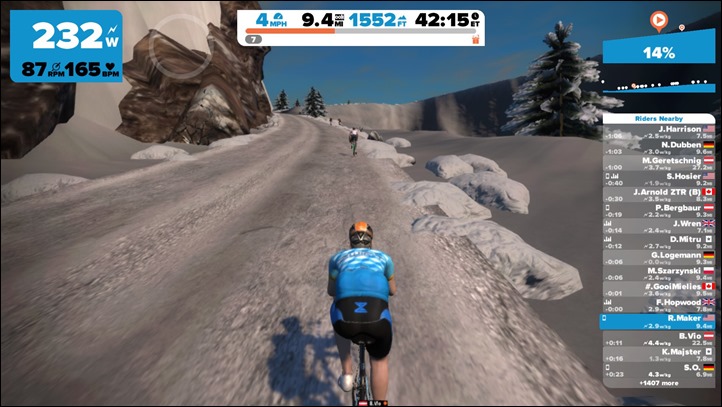This screenshot has width=722, height=407.
Task: Select F.Hopwood rider entry
Action: click(658, 305)
